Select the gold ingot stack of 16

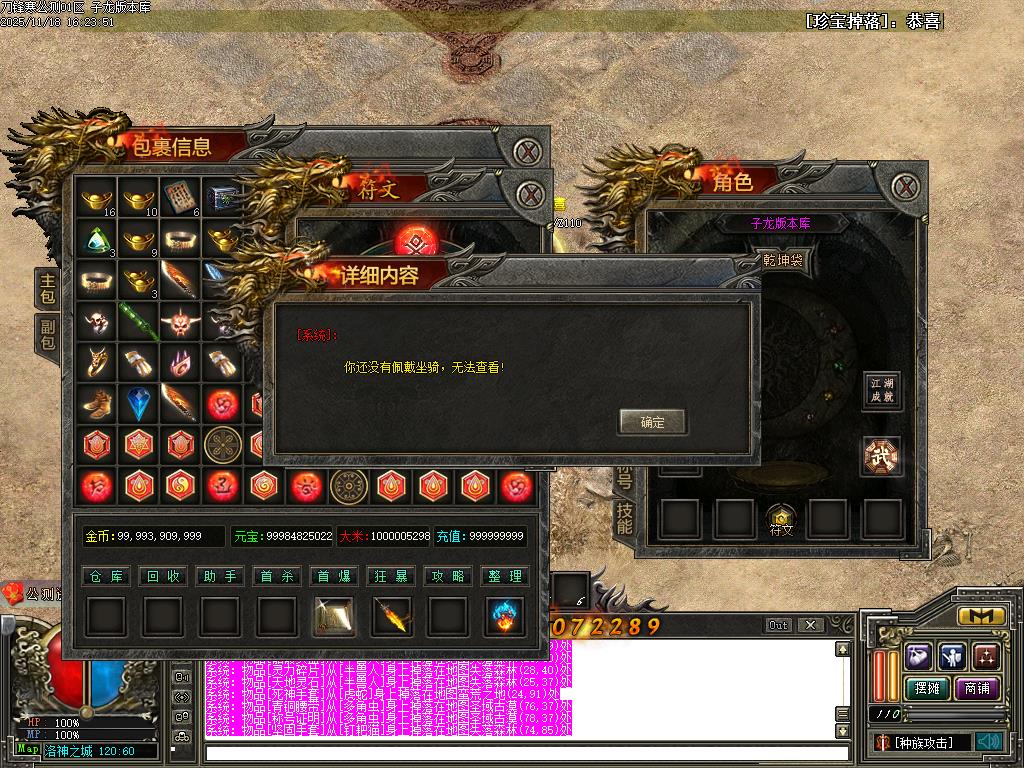pyautogui.click(x=97, y=198)
